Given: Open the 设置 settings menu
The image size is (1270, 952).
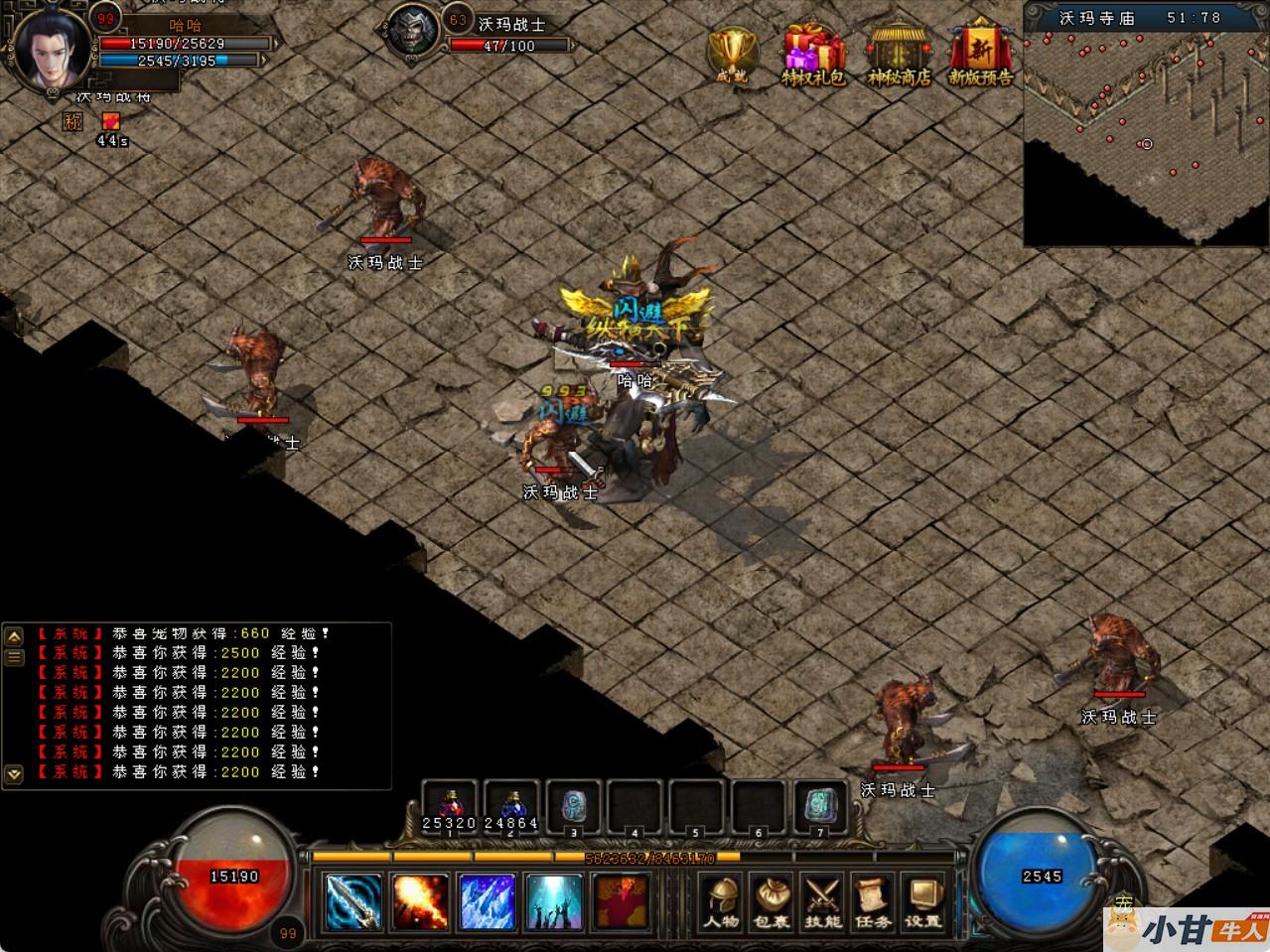Looking at the screenshot, I should click(x=922, y=900).
